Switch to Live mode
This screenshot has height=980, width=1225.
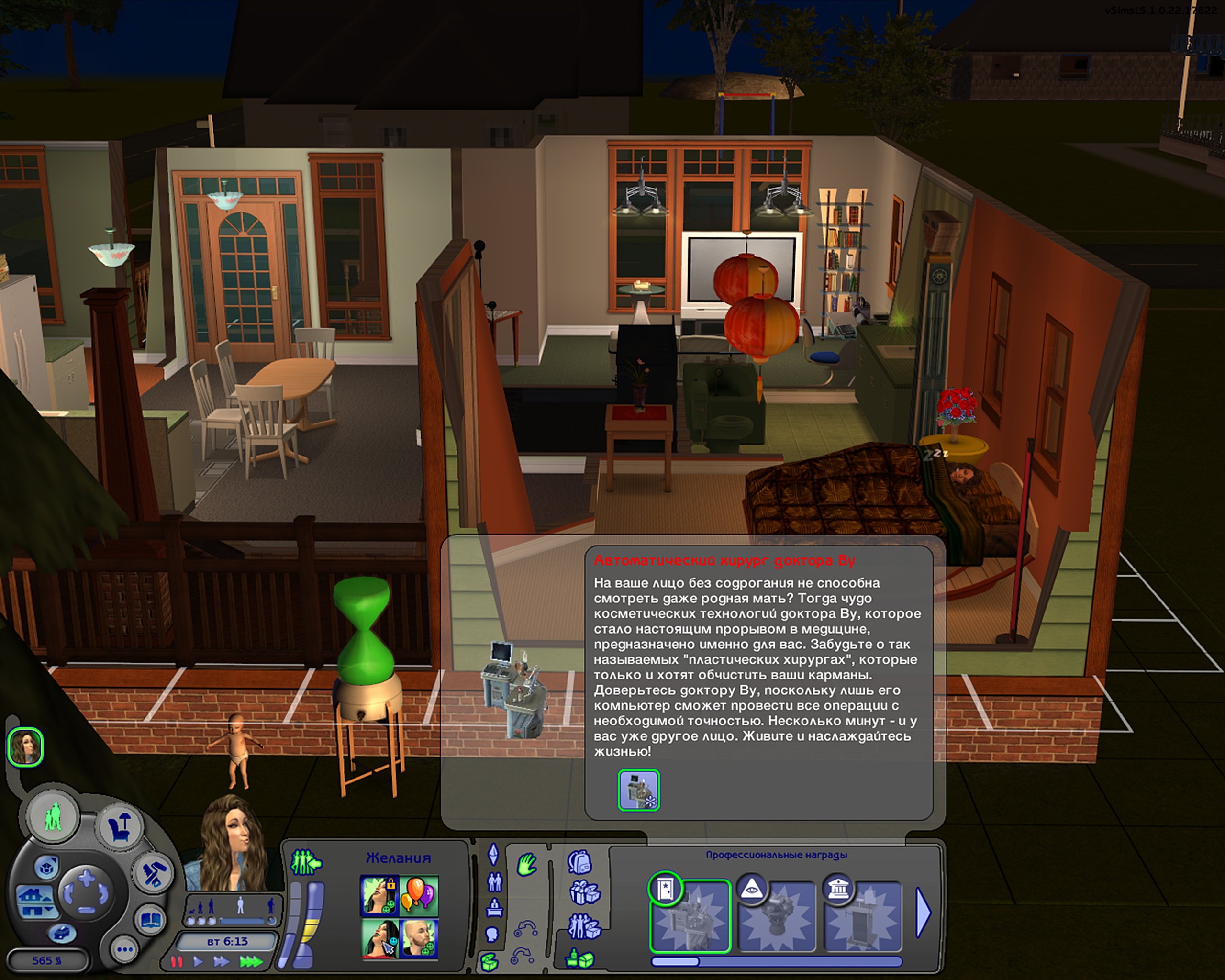pyautogui.click(x=54, y=817)
